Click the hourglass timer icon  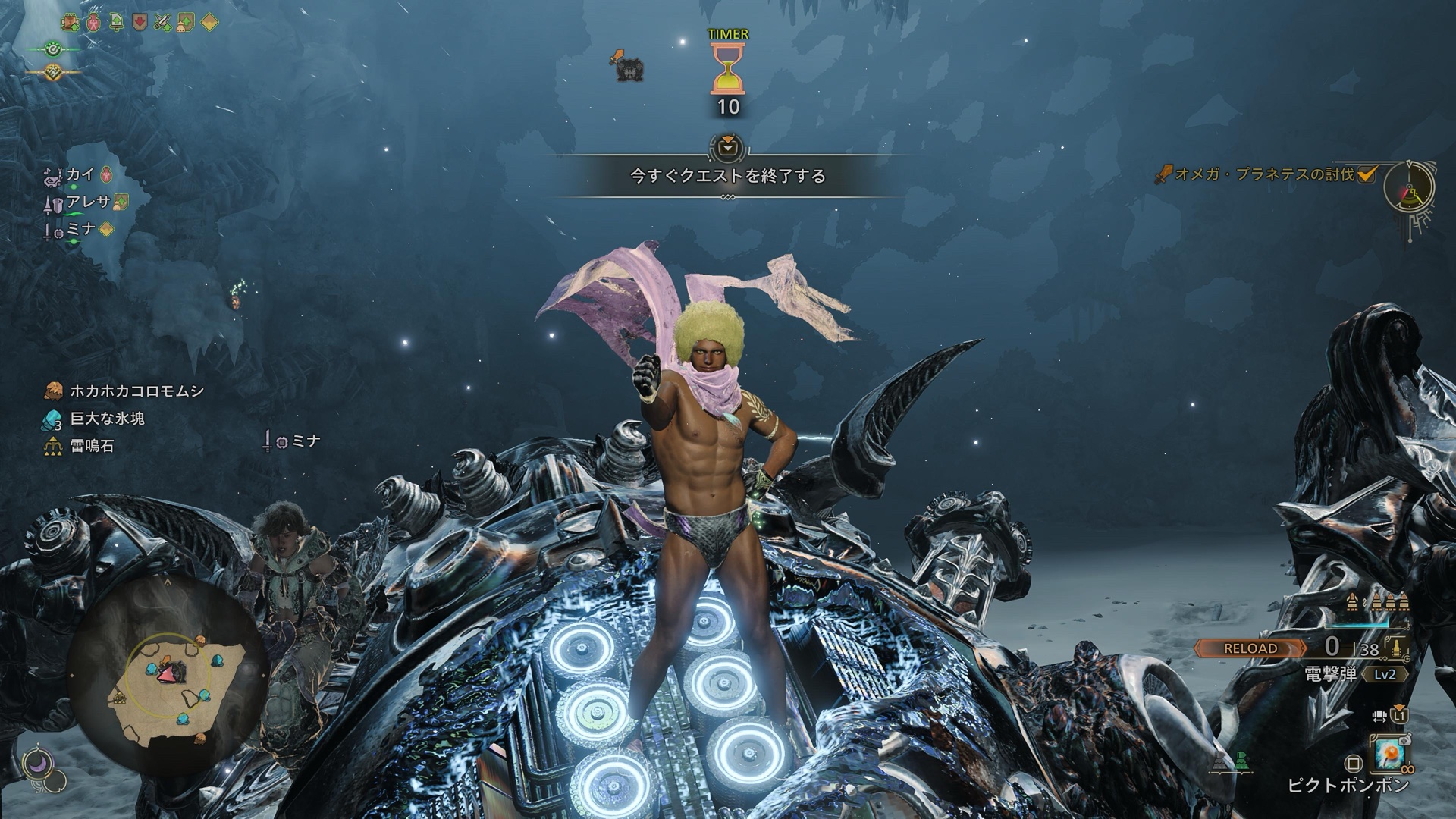727,68
